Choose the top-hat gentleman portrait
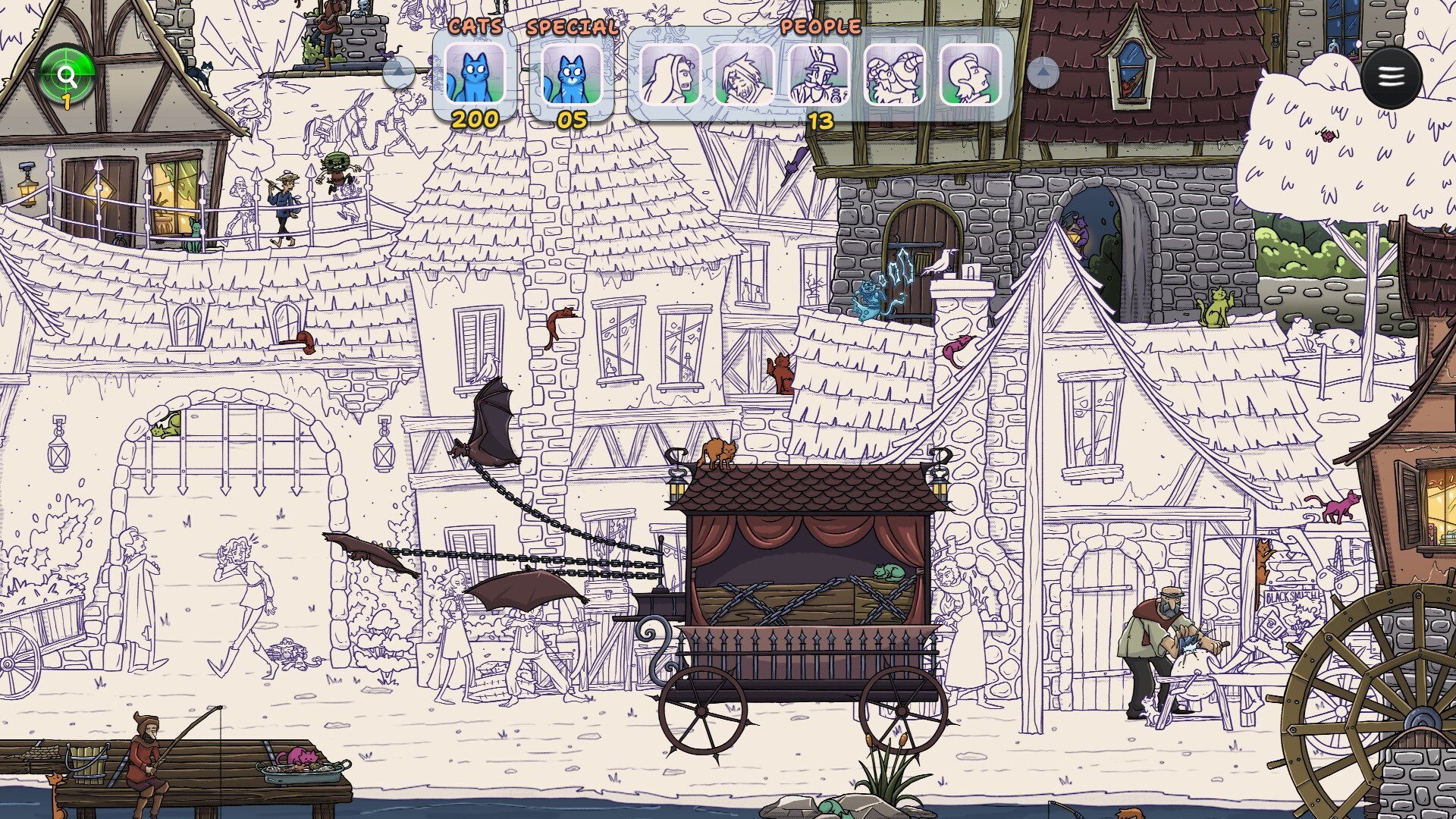 [820, 74]
